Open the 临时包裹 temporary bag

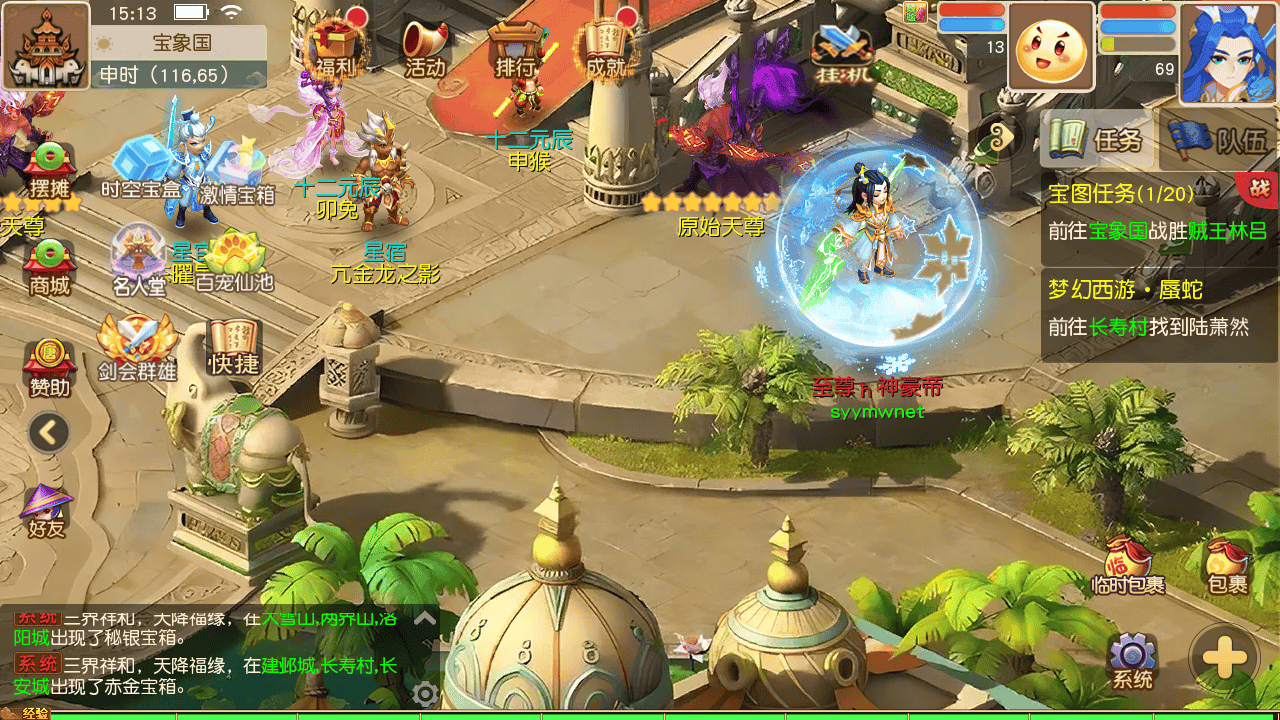tap(1129, 567)
